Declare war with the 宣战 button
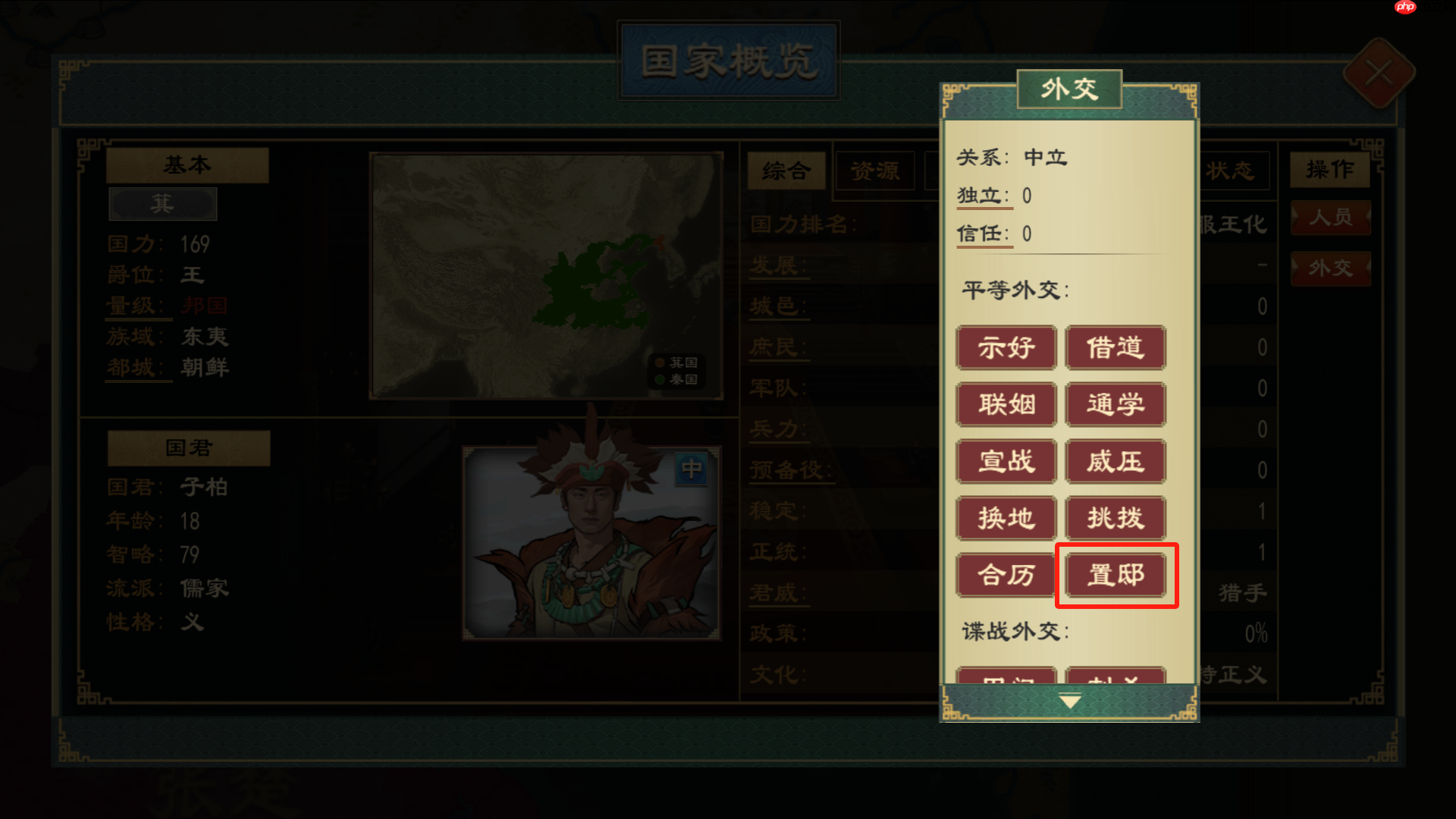This screenshot has width=1456, height=819. point(1006,461)
